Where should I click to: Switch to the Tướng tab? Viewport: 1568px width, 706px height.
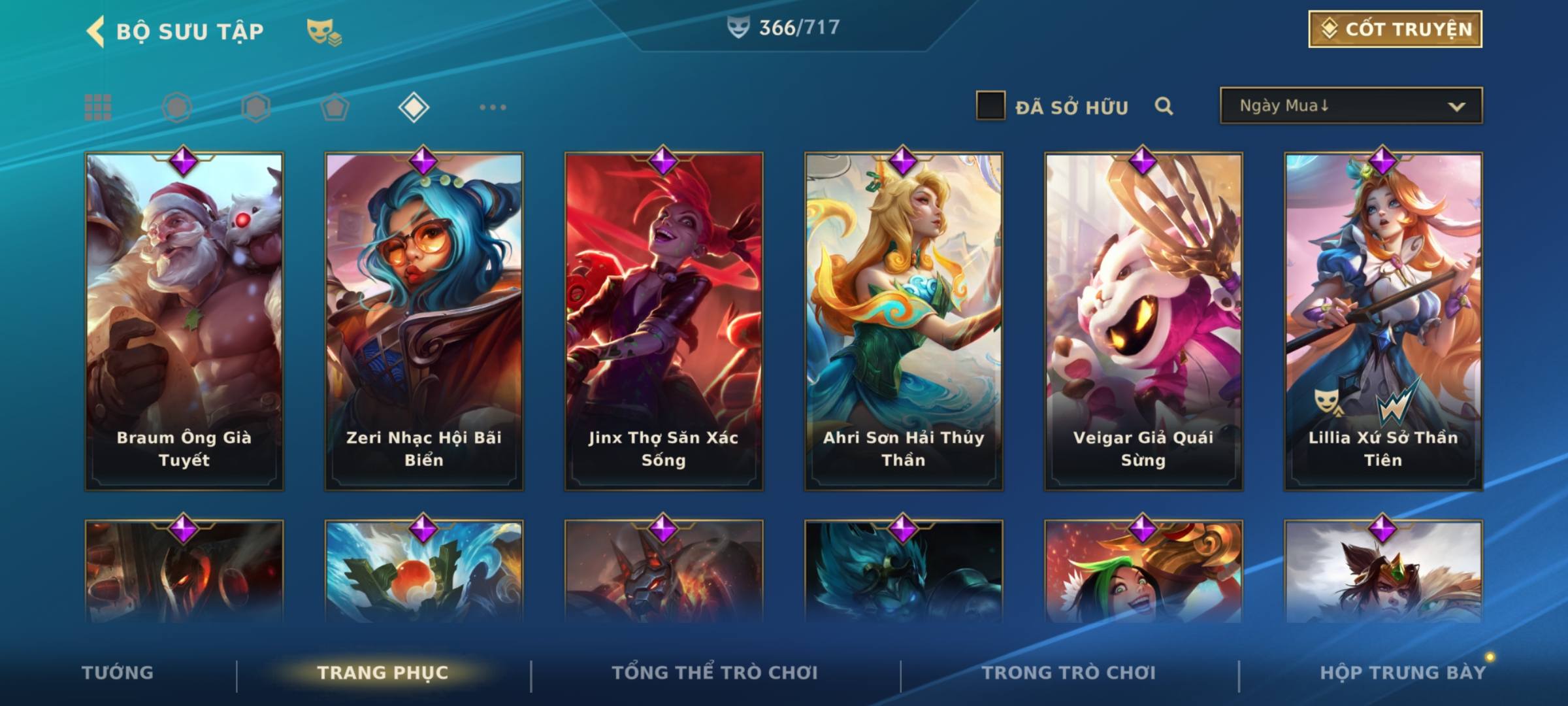(x=118, y=673)
